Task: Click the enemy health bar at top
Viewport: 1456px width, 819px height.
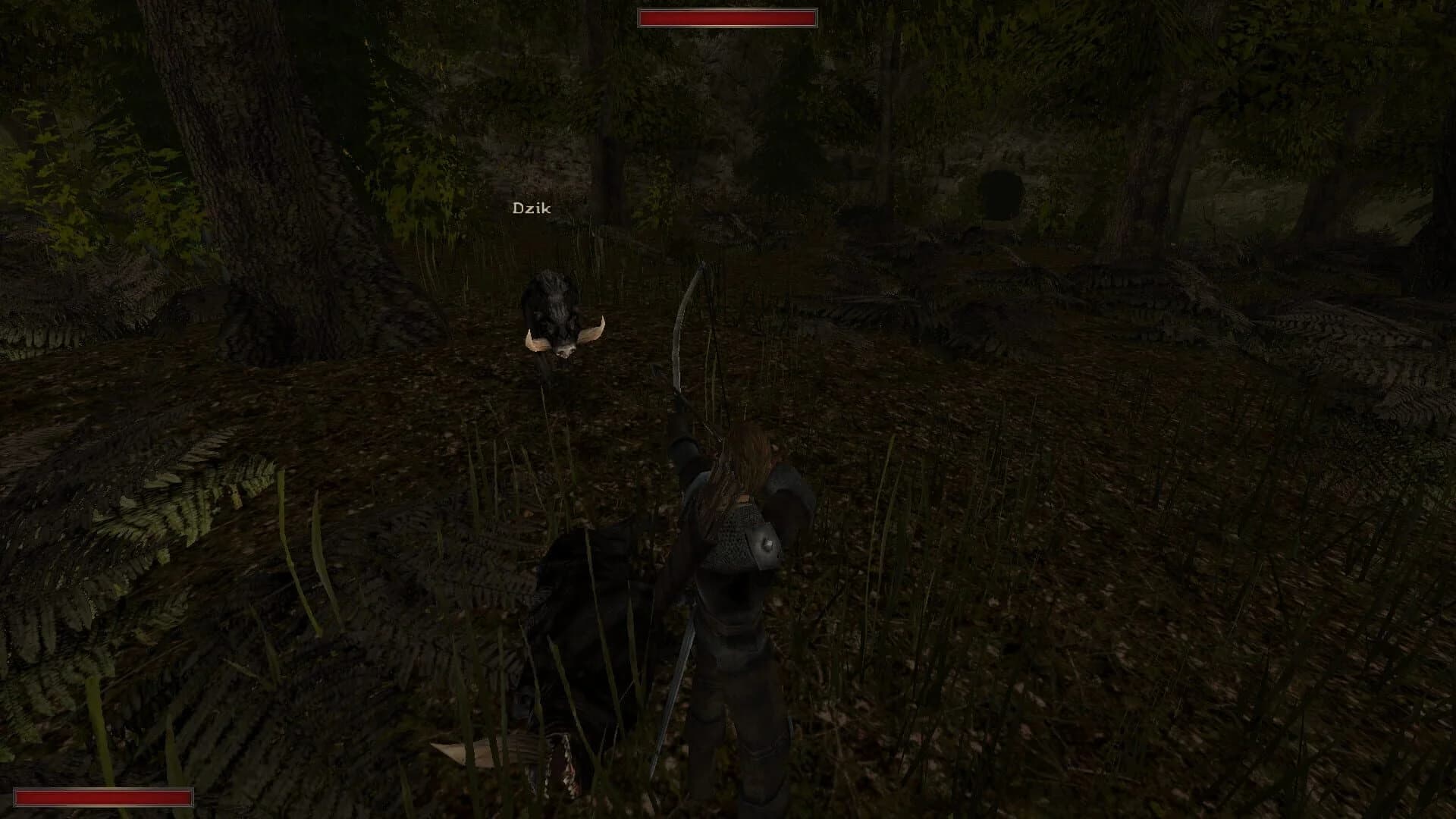Action: [x=726, y=17]
